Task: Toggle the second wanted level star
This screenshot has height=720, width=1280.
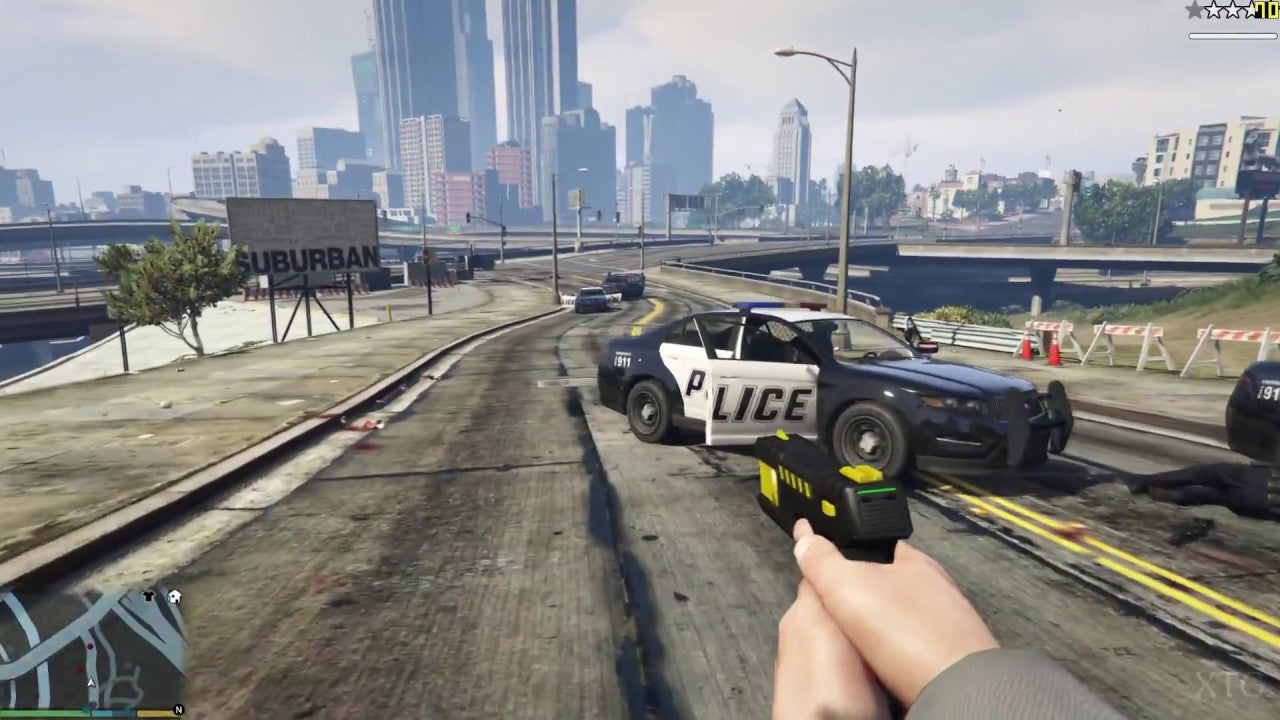Action: (x=1213, y=9)
